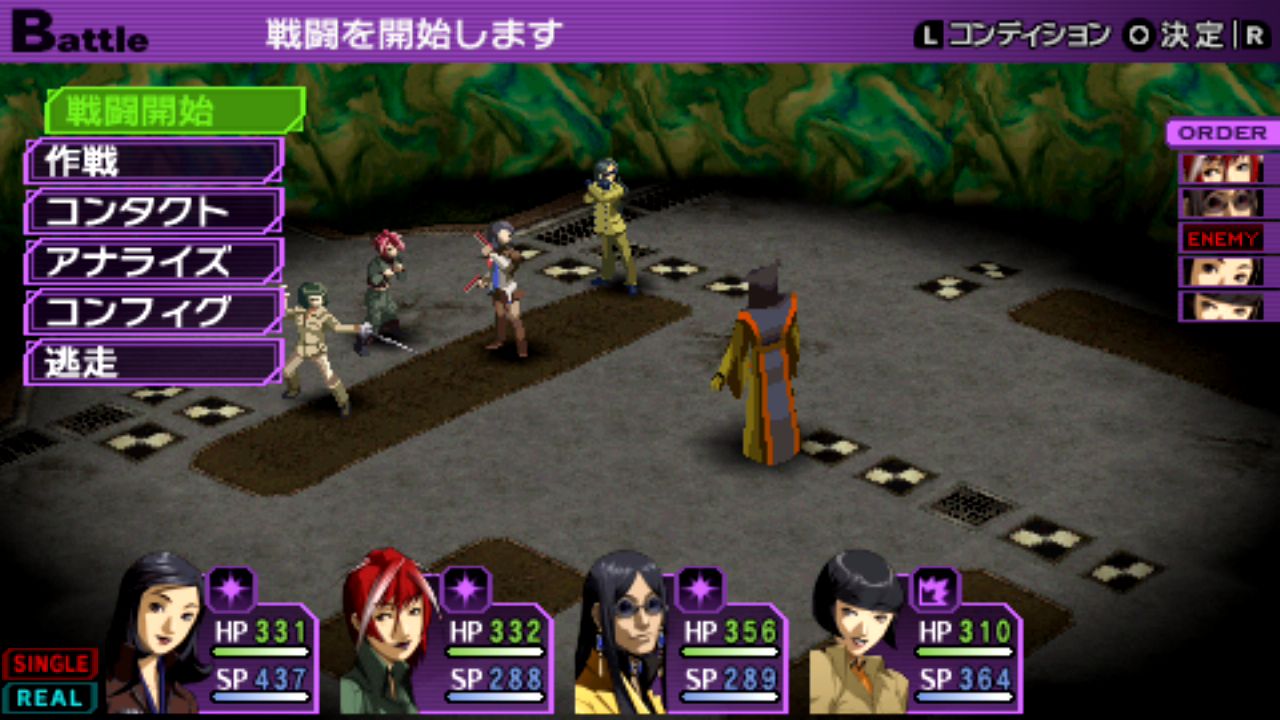Choose 逃走 to escape the battle
The height and width of the screenshot is (720, 1280).
154,362
